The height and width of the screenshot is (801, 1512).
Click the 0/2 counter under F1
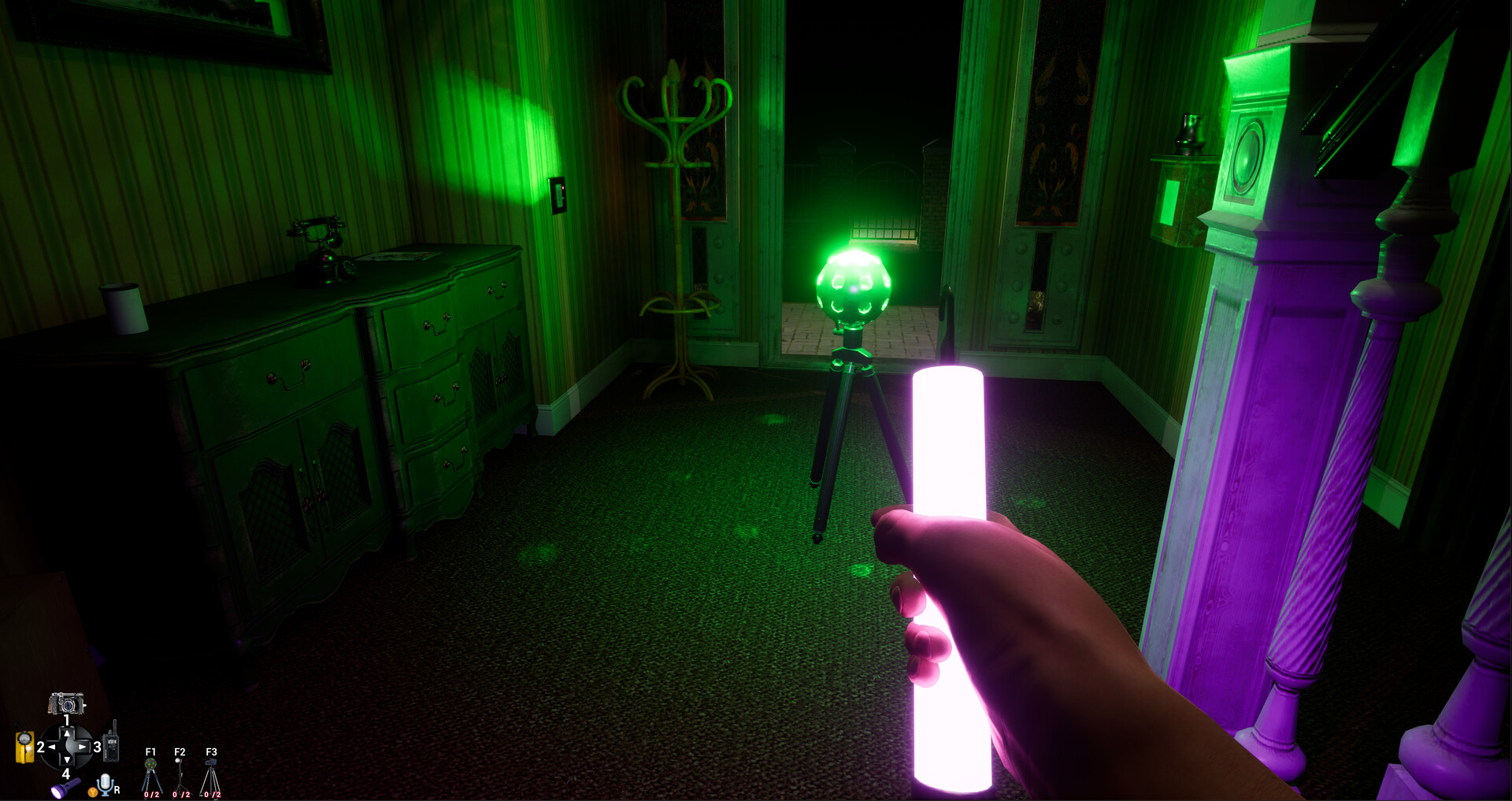(151, 795)
